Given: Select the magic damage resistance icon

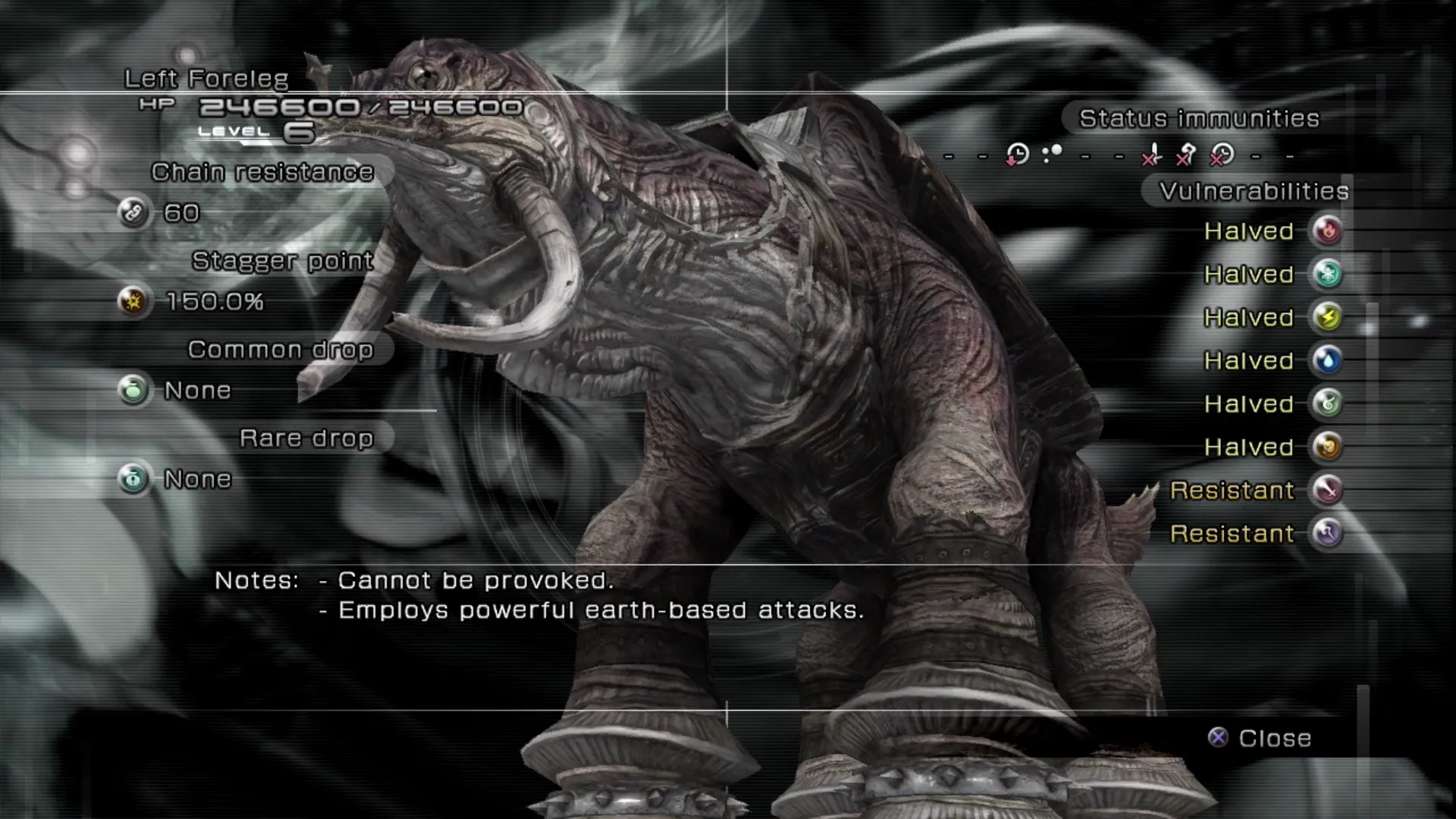Looking at the screenshot, I should point(1327,533).
